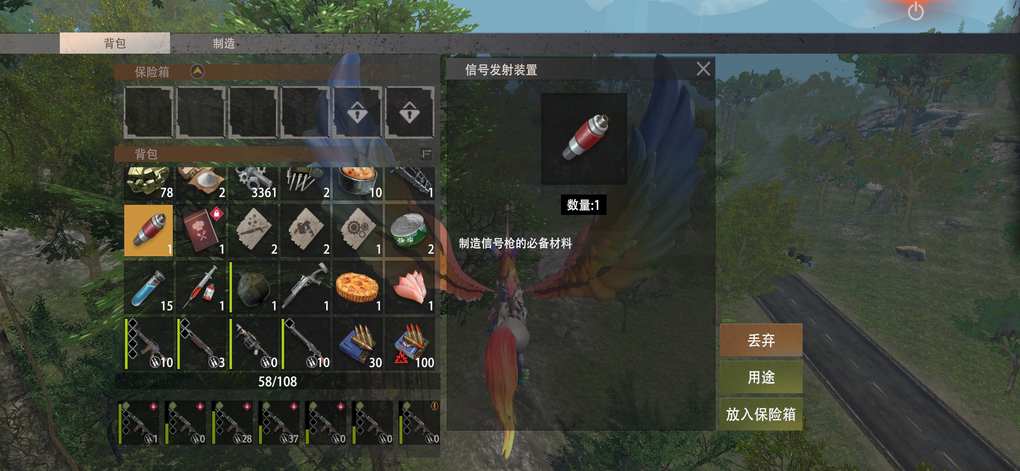The width and height of the screenshot is (1020, 471).
Task: Select the ammo box with 100 count
Action: click(409, 343)
